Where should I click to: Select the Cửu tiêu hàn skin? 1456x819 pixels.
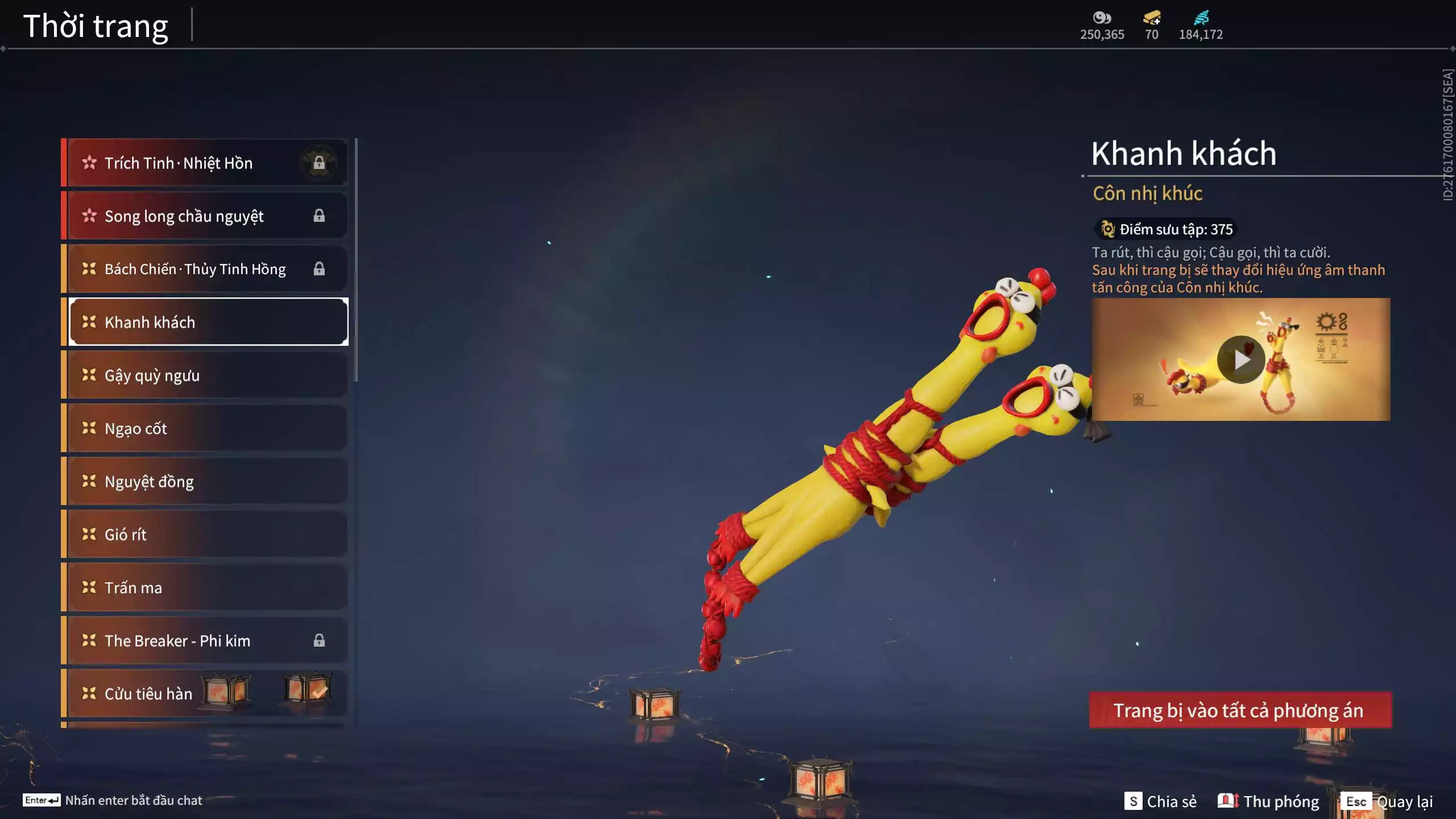point(148,694)
